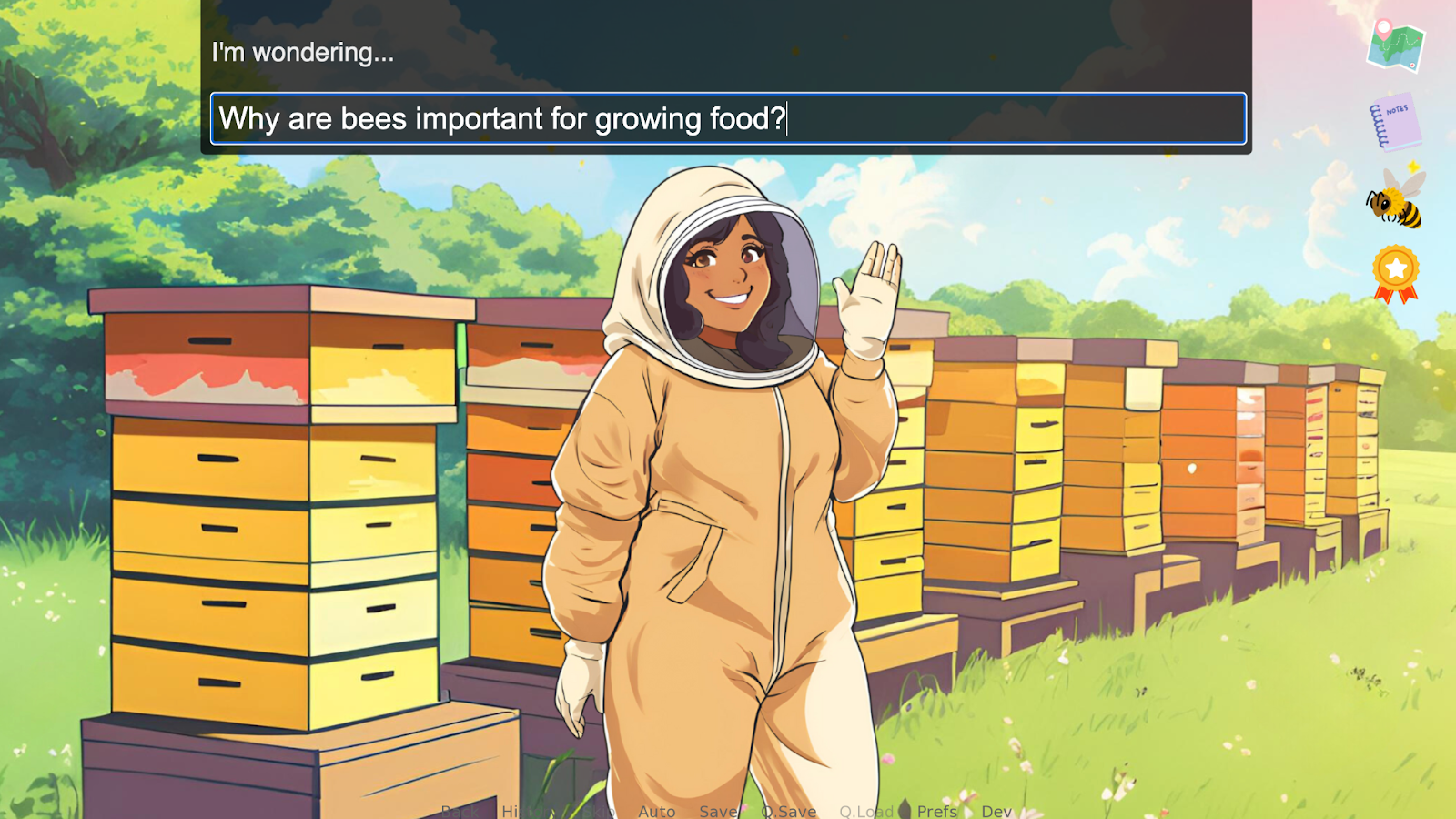The image size is (1456, 819).
Task: Open the Prefs settings menu
Action: (x=938, y=811)
